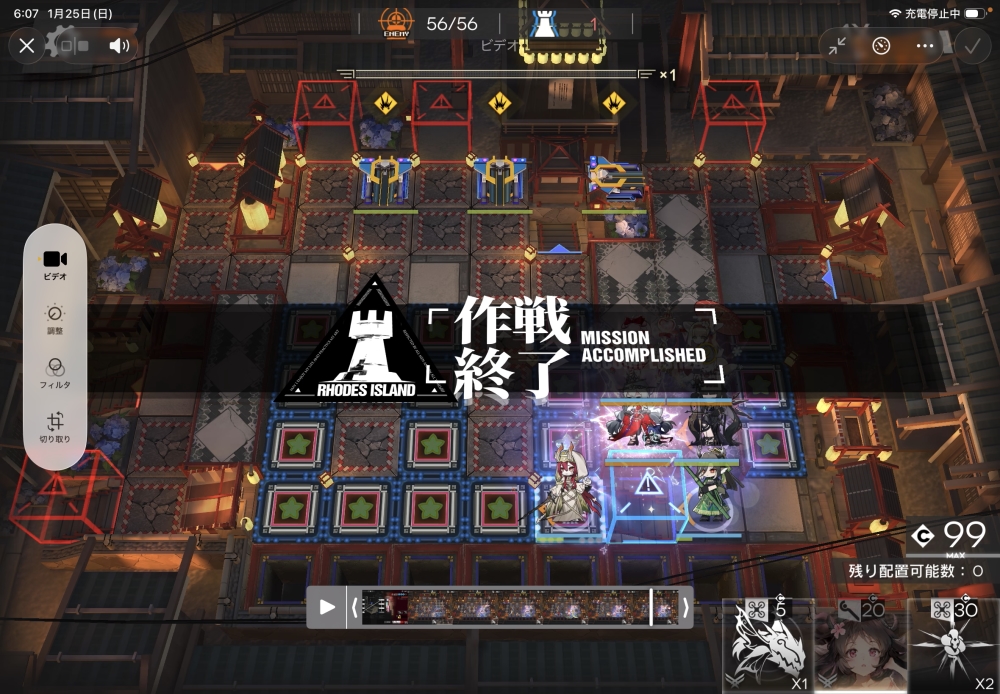1000x694 pixels.
Task: Click the right trim handle of the timeline
Action: [685, 607]
